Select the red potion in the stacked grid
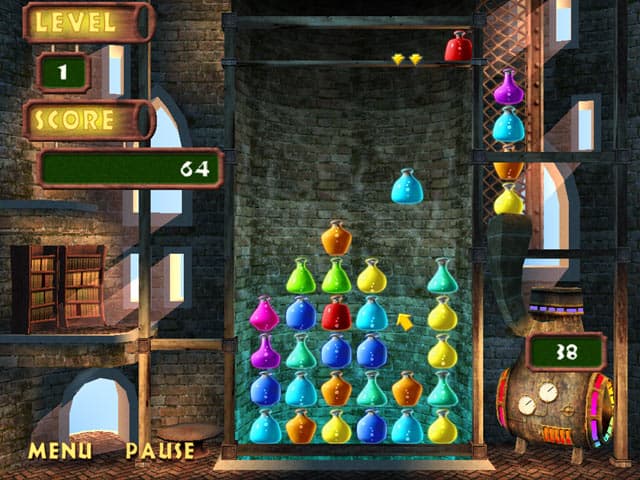This screenshot has height=480, width=640. click(x=336, y=314)
